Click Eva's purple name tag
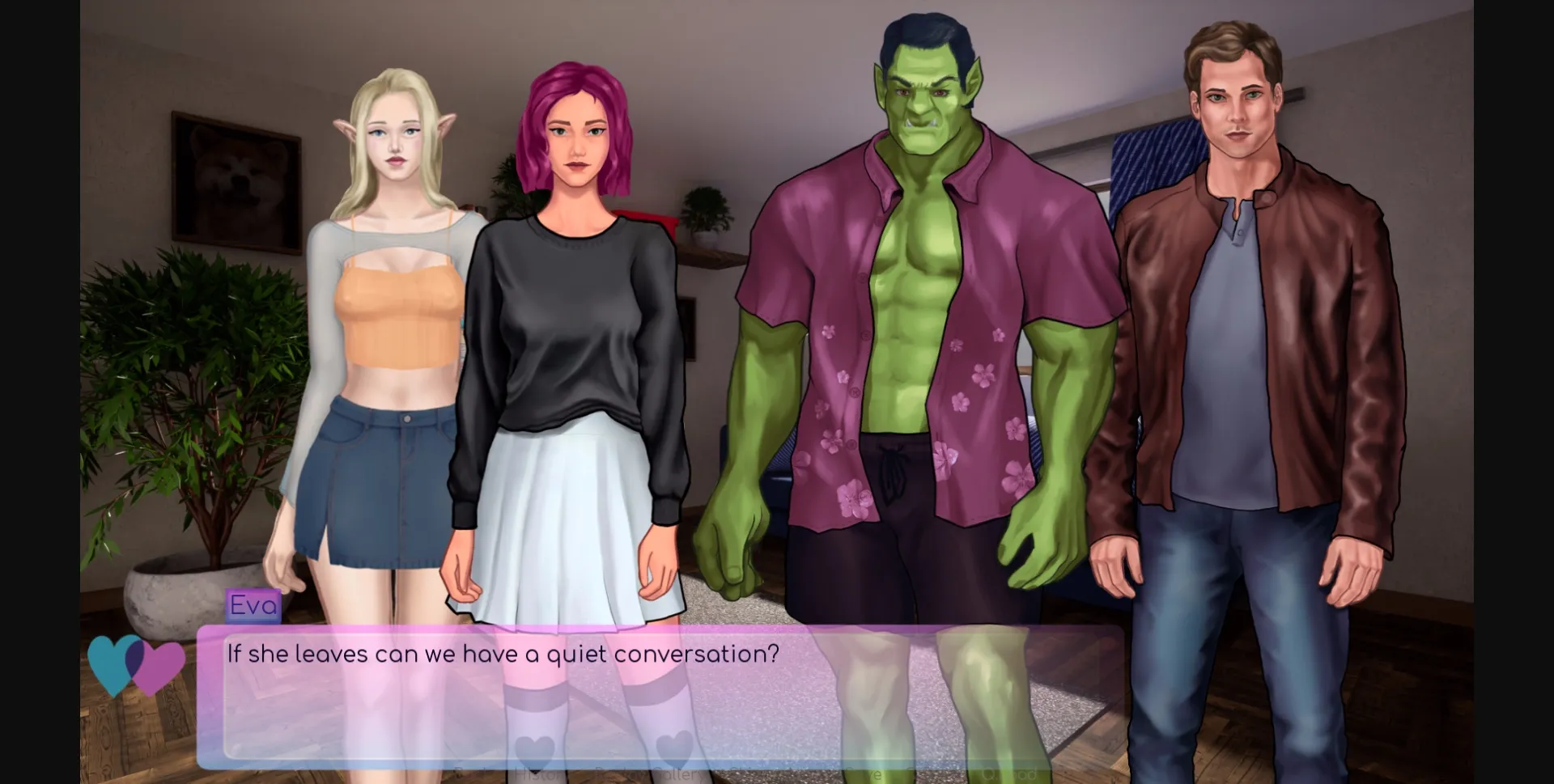1554x784 pixels. (252, 605)
